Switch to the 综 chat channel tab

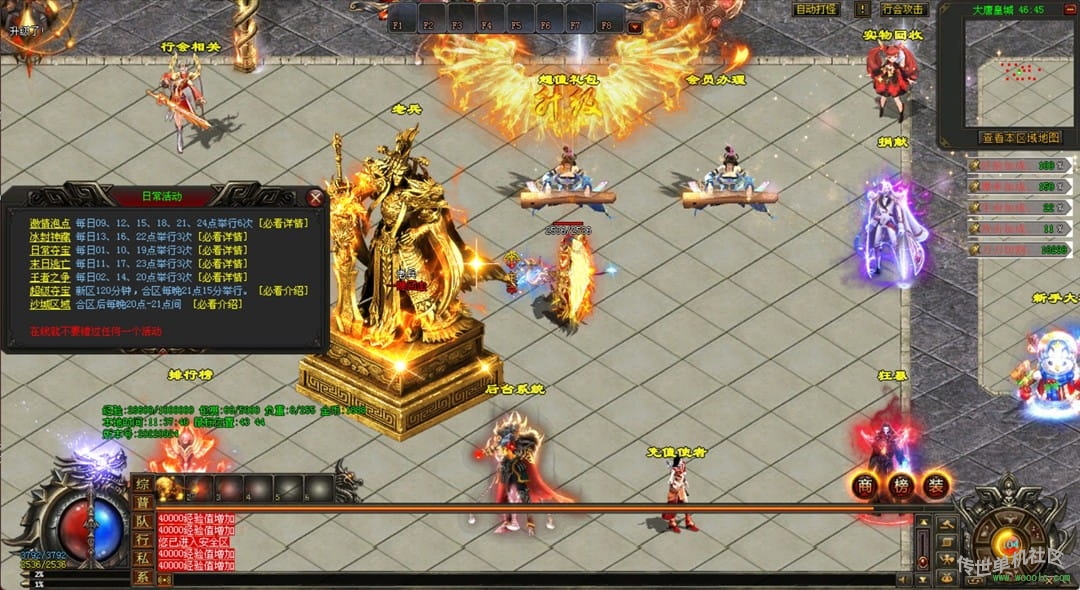click(x=142, y=484)
